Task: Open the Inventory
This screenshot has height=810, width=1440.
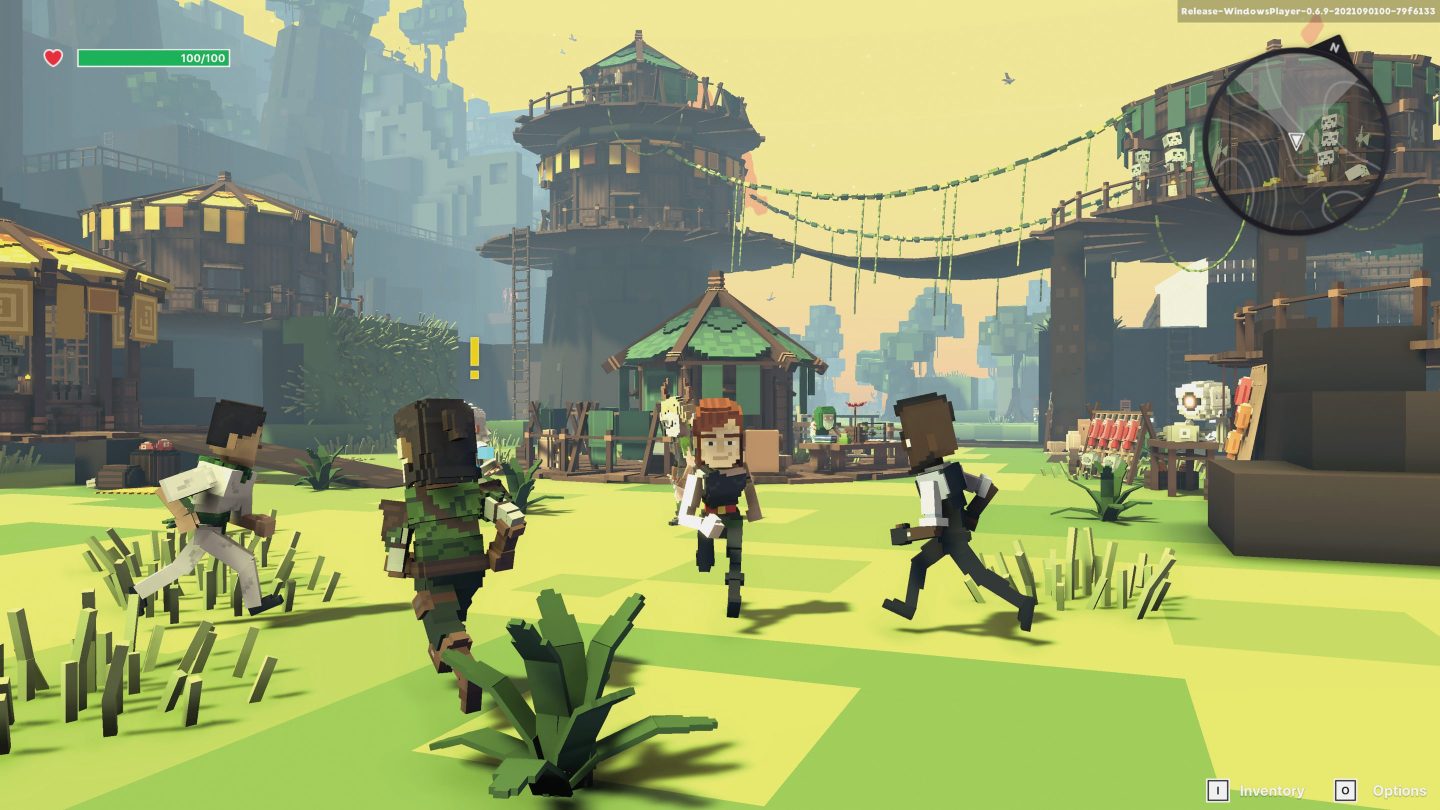Action: click(1271, 790)
